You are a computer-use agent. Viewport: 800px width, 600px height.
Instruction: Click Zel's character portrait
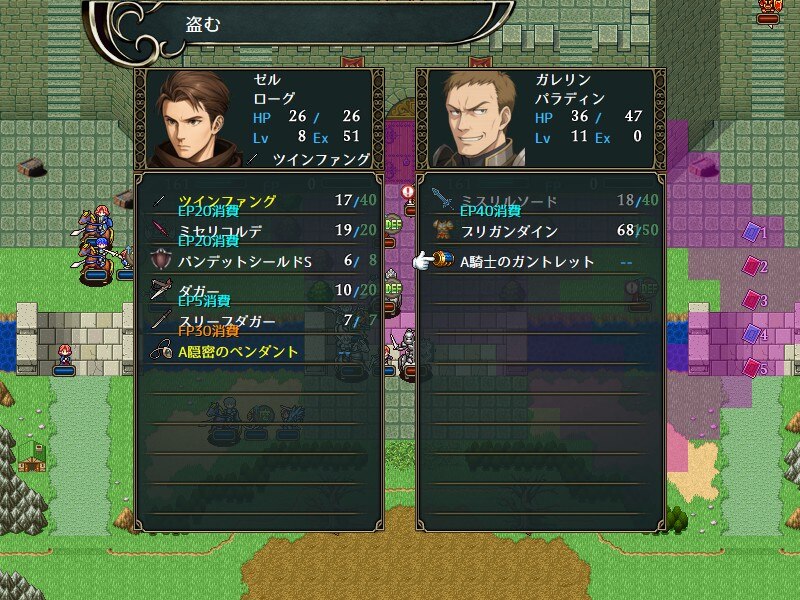tap(195, 118)
